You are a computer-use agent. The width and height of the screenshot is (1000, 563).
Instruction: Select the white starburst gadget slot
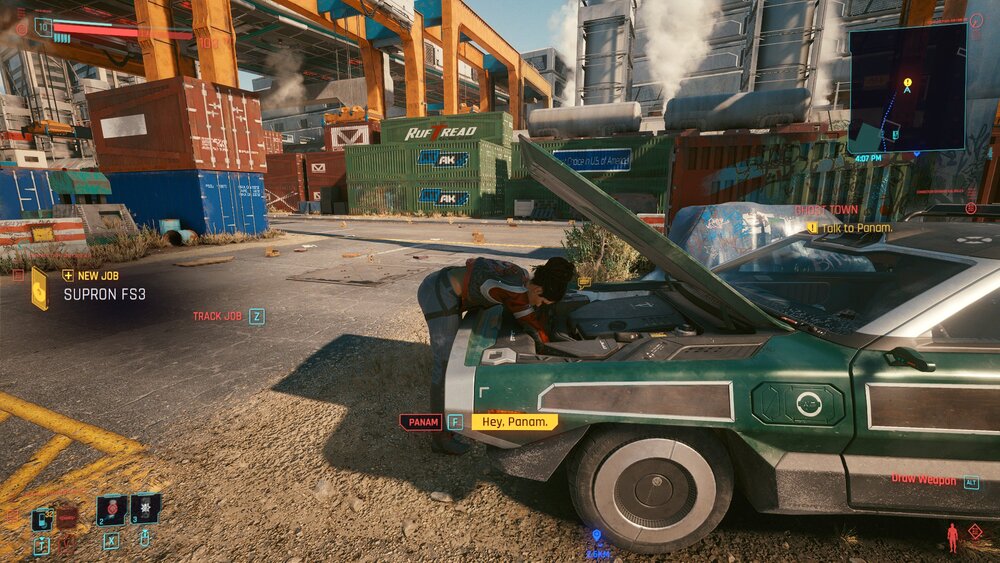coord(146,508)
